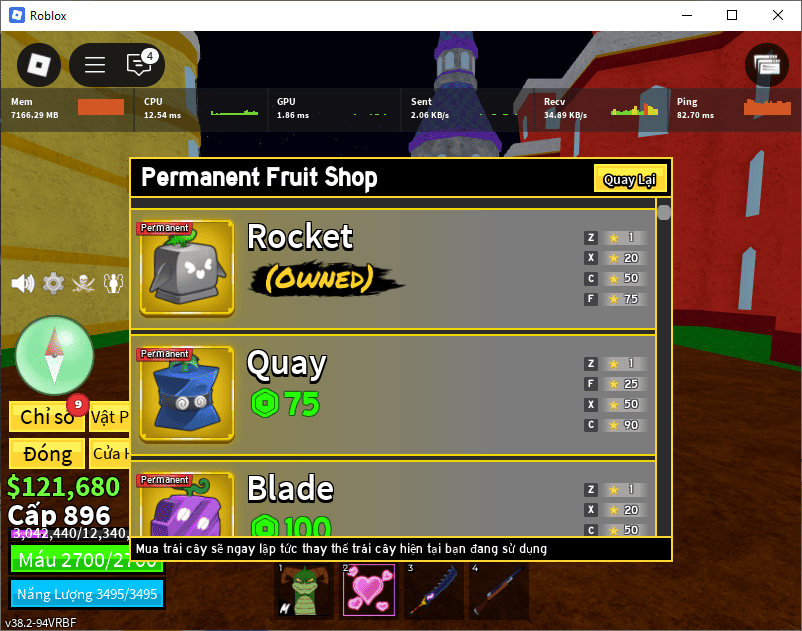Maximize the Roblox window

732,15
